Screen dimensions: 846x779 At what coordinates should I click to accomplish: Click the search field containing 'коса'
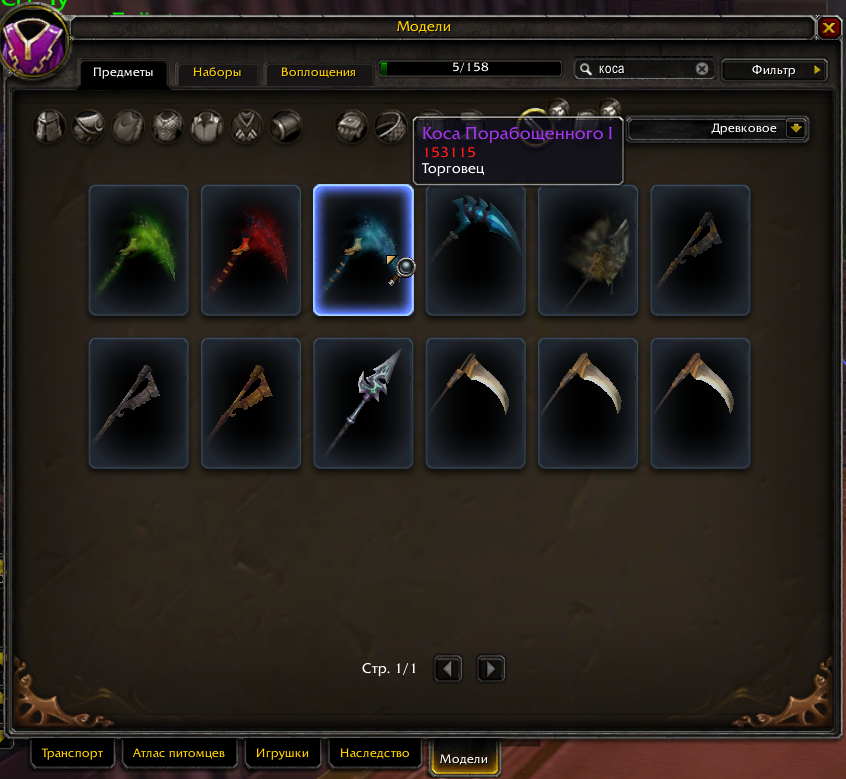coord(640,69)
